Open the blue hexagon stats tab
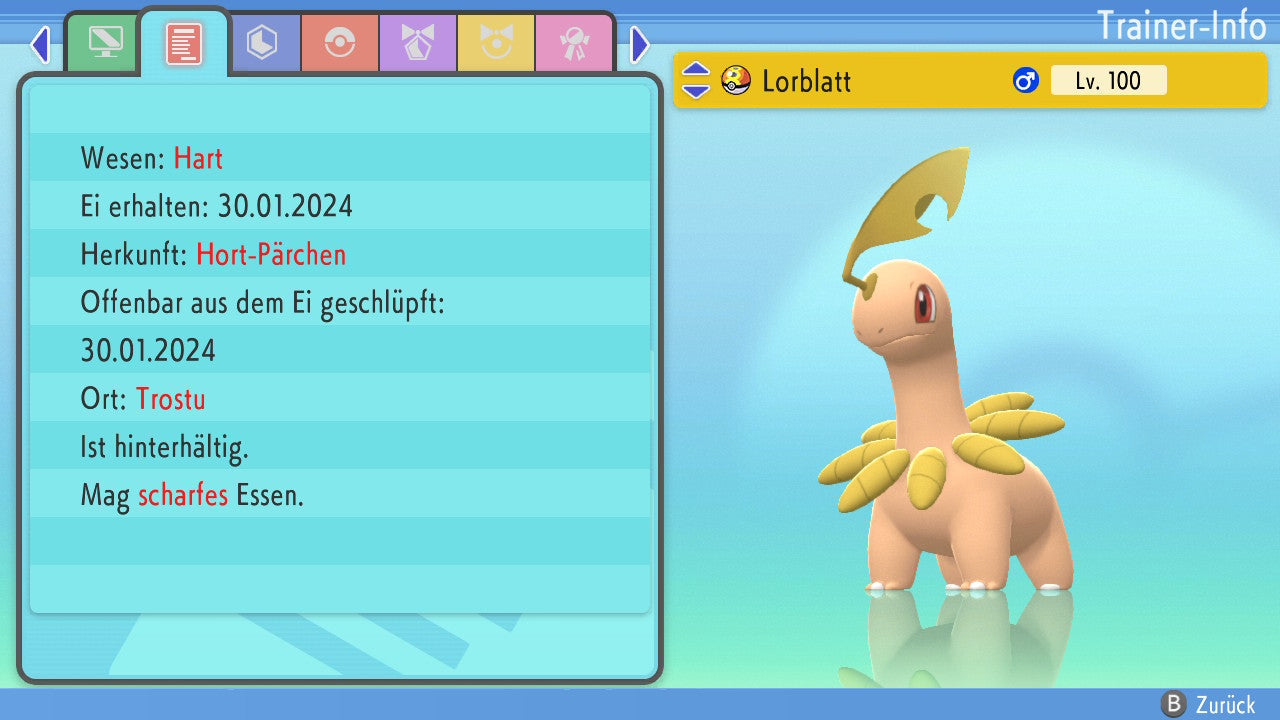Image resolution: width=1280 pixels, height=720 pixels. coord(262,43)
